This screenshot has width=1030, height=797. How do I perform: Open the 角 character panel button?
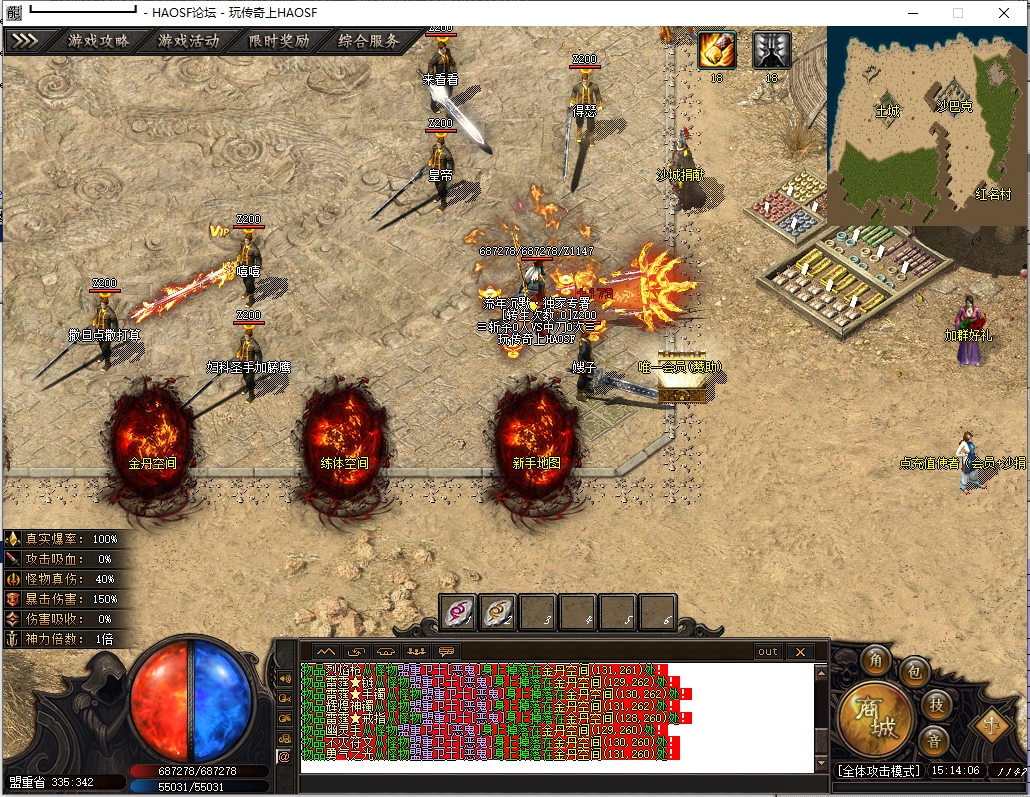(x=876, y=661)
